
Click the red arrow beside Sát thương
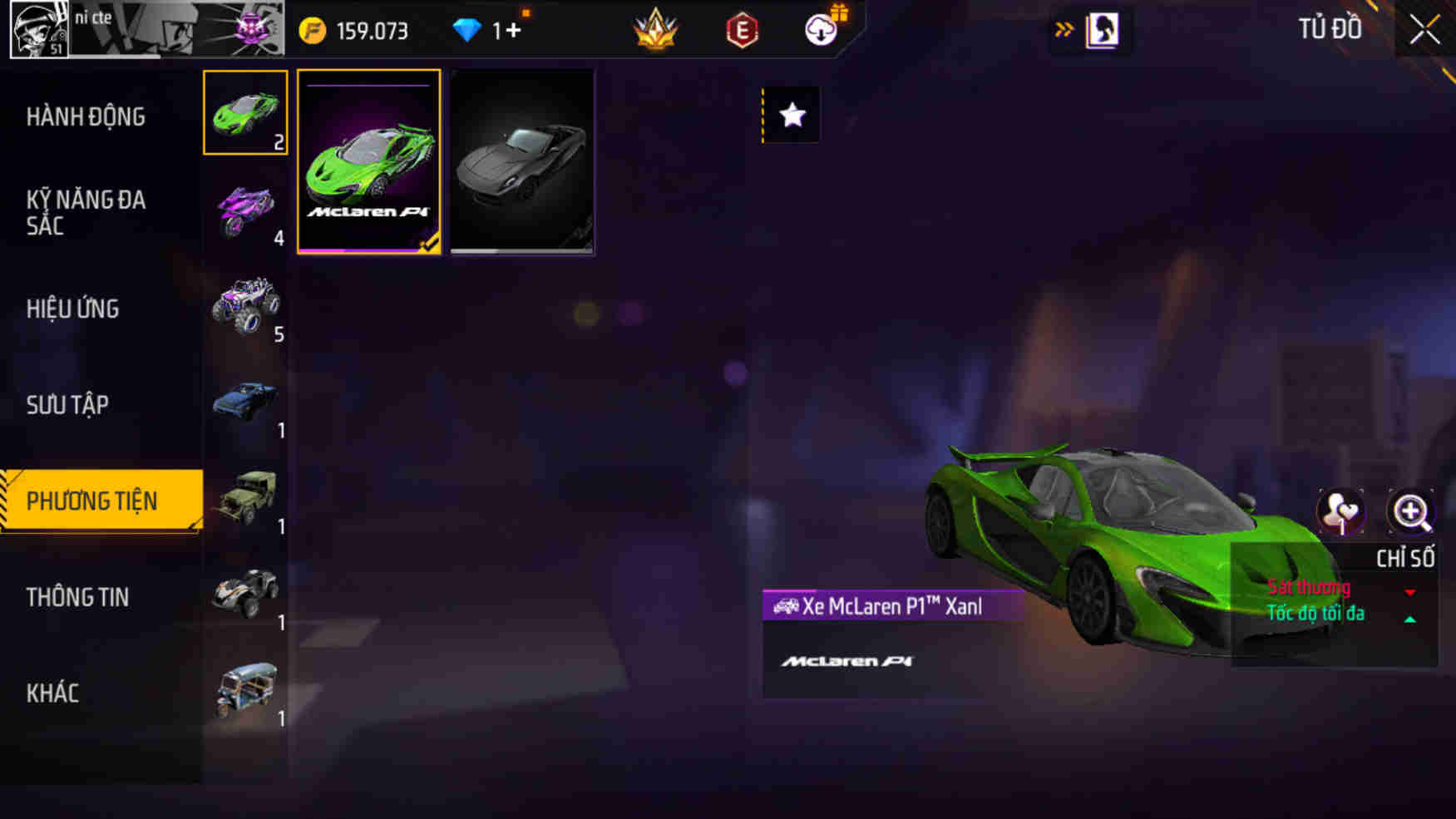pos(1410,592)
